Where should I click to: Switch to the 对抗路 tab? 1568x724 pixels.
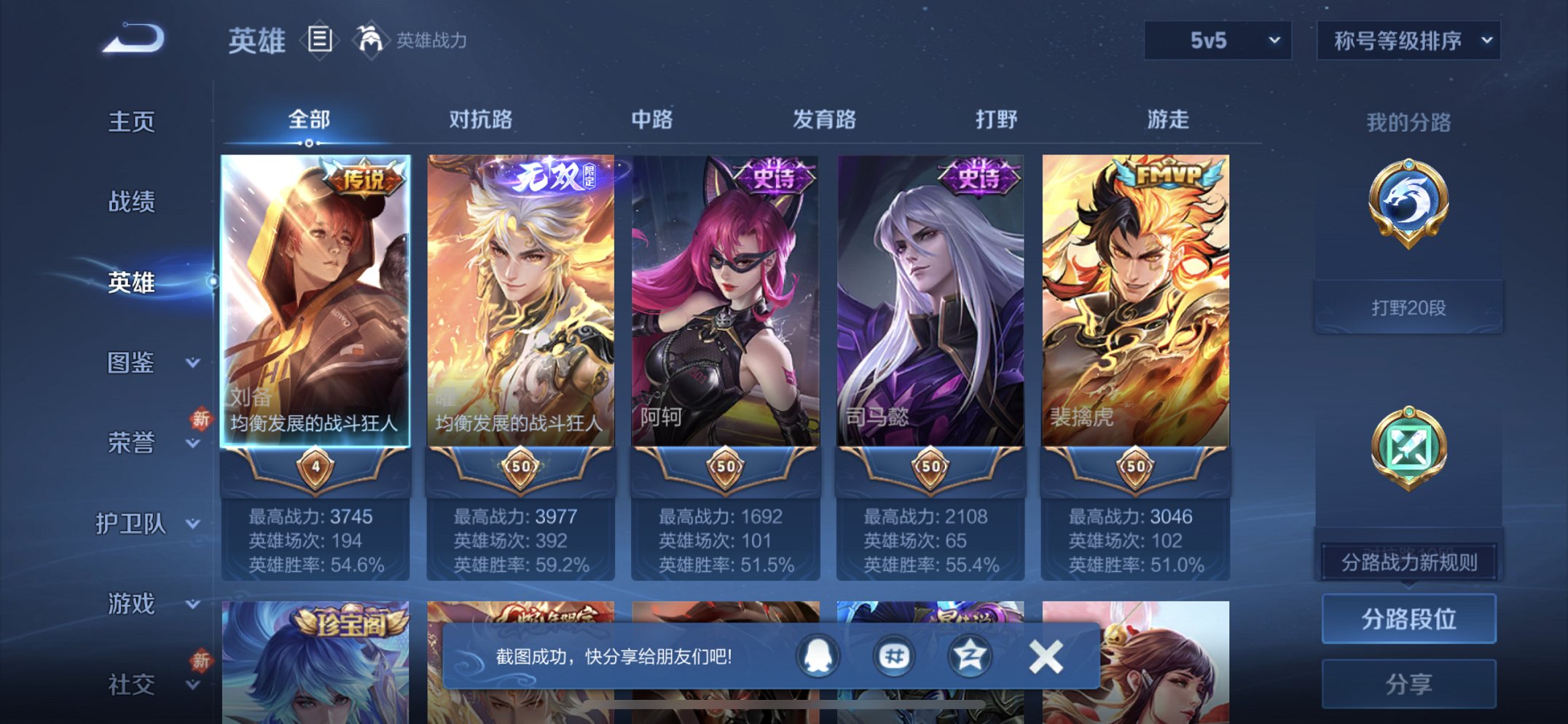coord(481,120)
